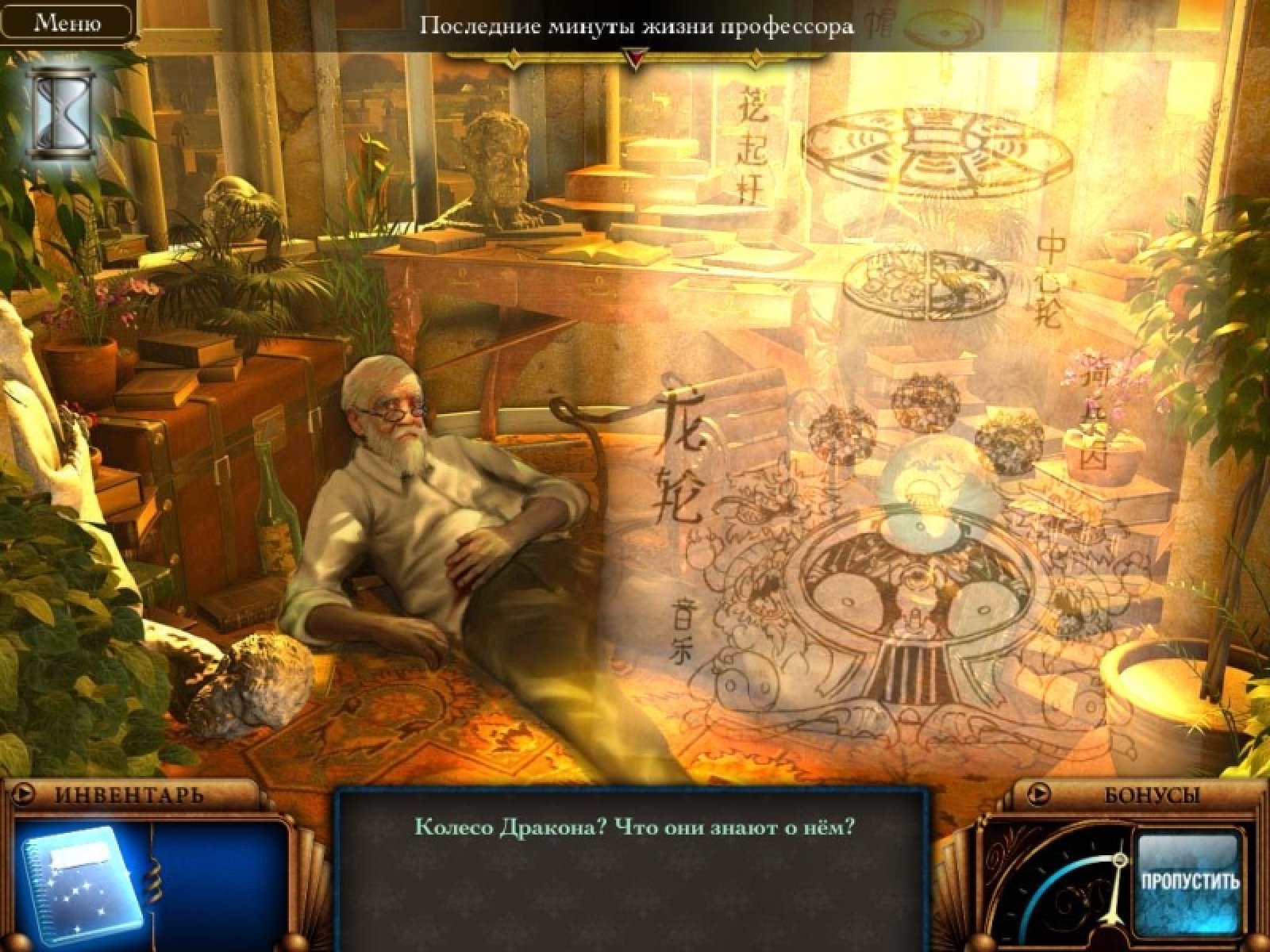Expand the Бонусы panel arrow

(1039, 793)
